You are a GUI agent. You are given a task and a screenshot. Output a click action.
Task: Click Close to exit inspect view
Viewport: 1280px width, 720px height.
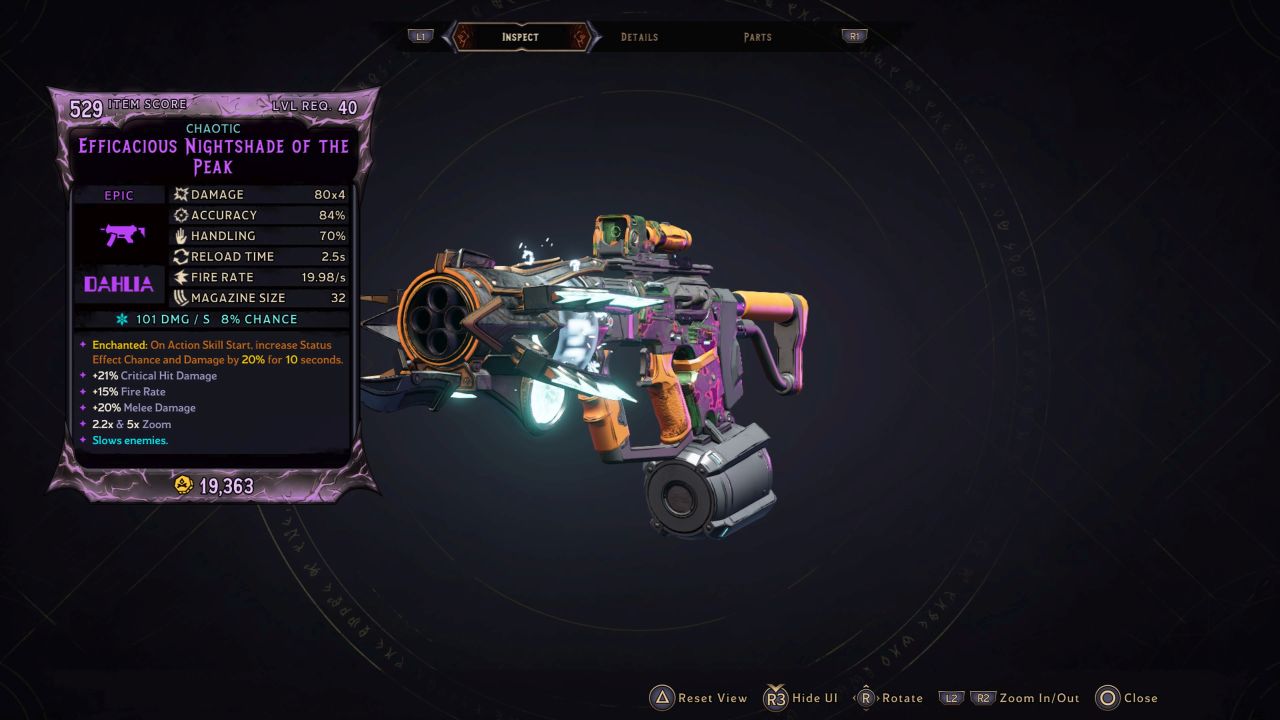(x=1109, y=698)
